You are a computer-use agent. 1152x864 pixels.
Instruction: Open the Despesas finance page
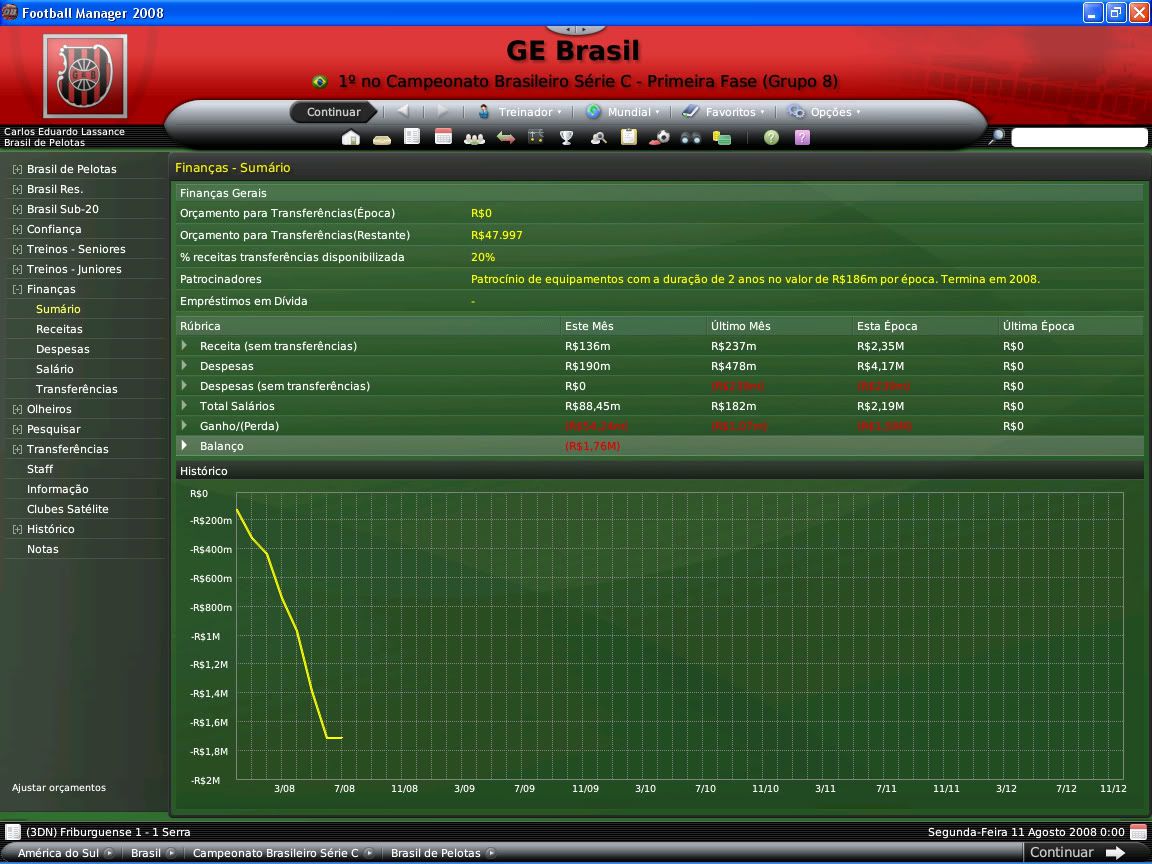[x=63, y=349]
